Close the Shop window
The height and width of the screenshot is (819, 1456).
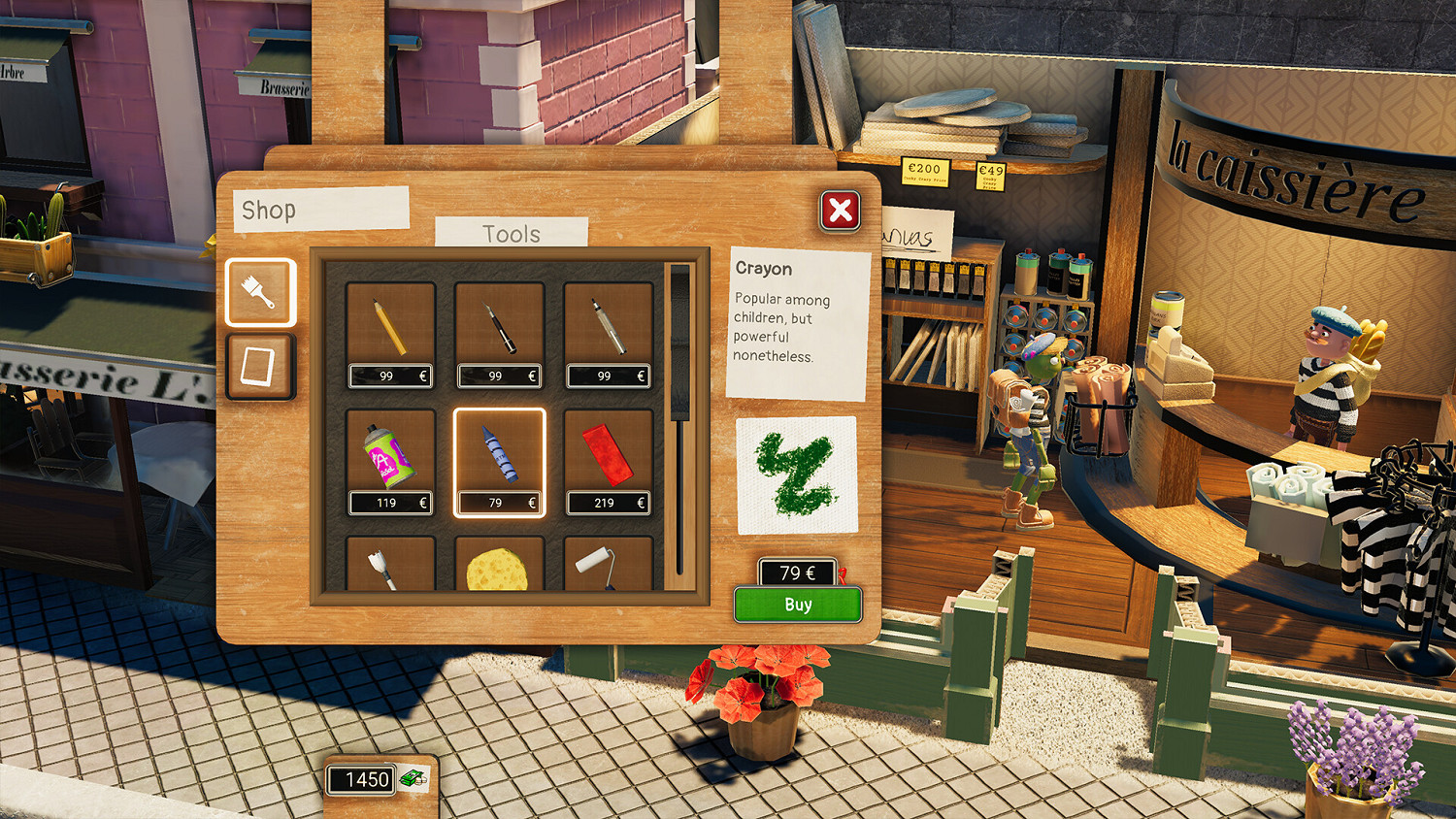click(x=840, y=211)
